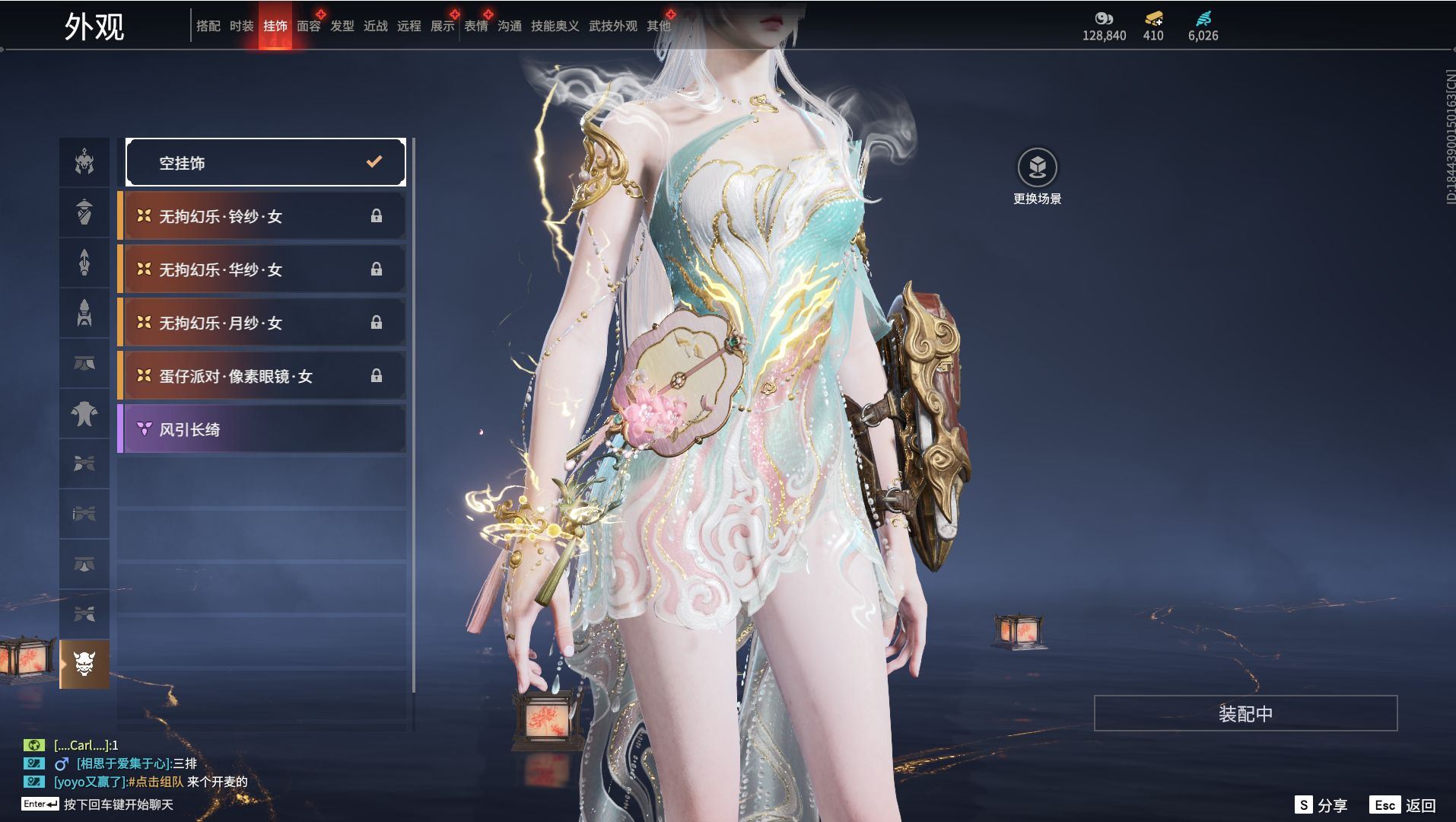Select the 空挂饰 empty accessory entry
Image resolution: width=1456 pixels, height=822 pixels.
(265, 162)
